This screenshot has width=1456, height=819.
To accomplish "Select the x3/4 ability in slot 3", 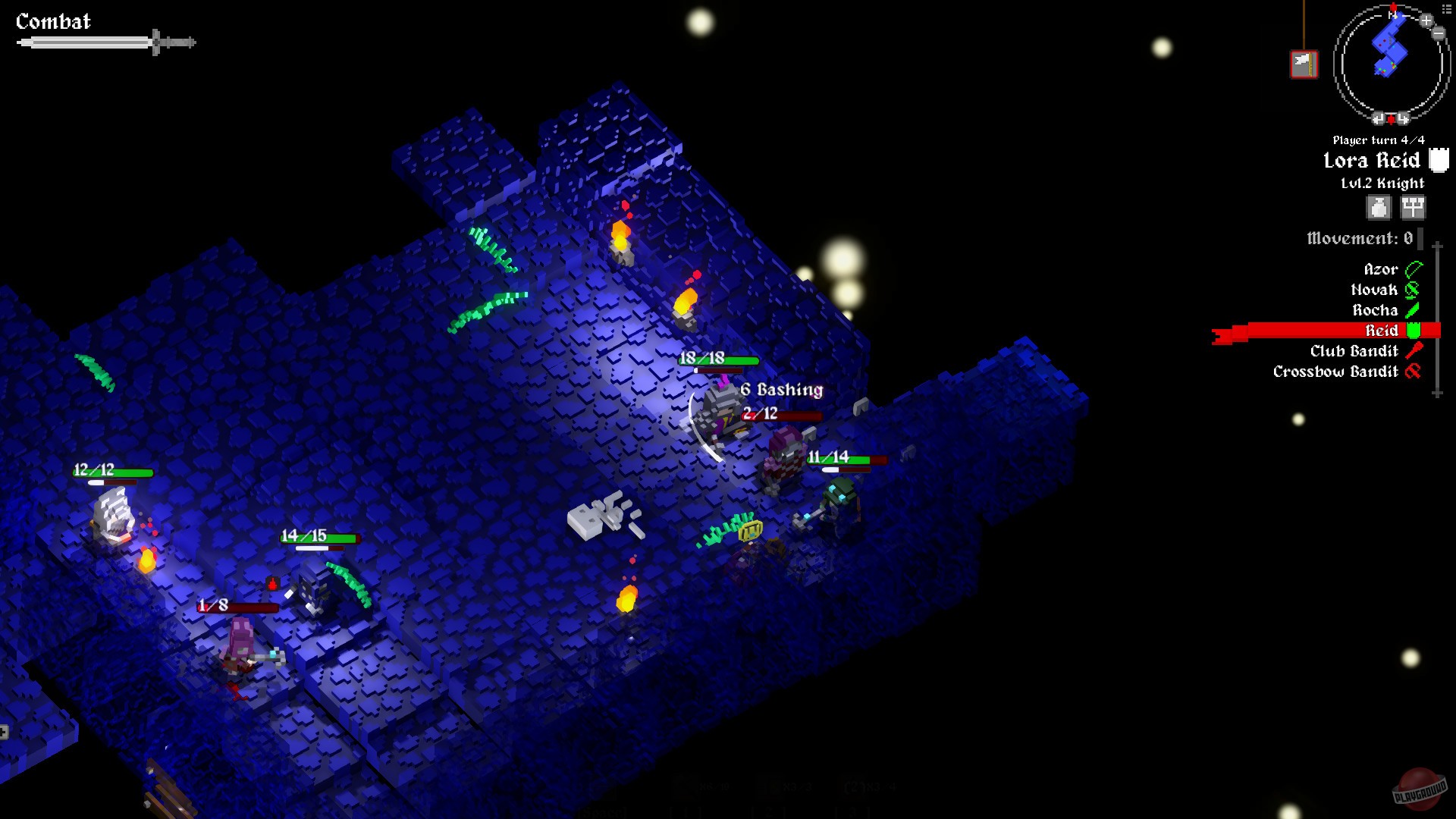I will (x=853, y=787).
